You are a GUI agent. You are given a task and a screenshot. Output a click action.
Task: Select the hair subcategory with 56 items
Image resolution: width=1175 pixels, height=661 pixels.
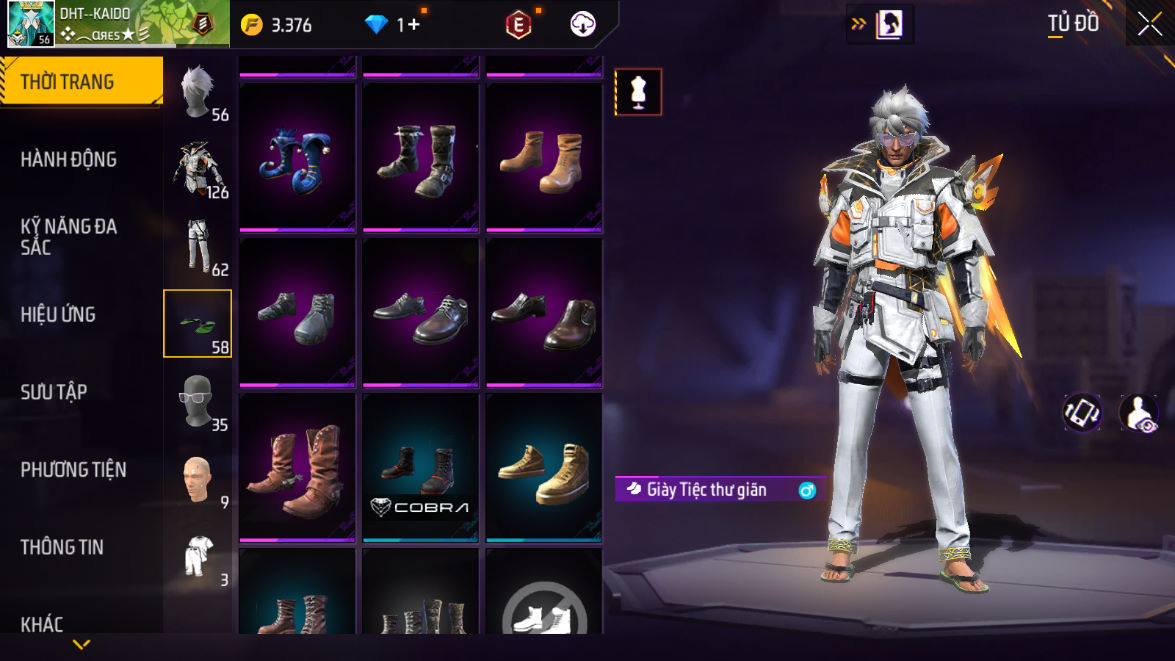pyautogui.click(x=199, y=91)
